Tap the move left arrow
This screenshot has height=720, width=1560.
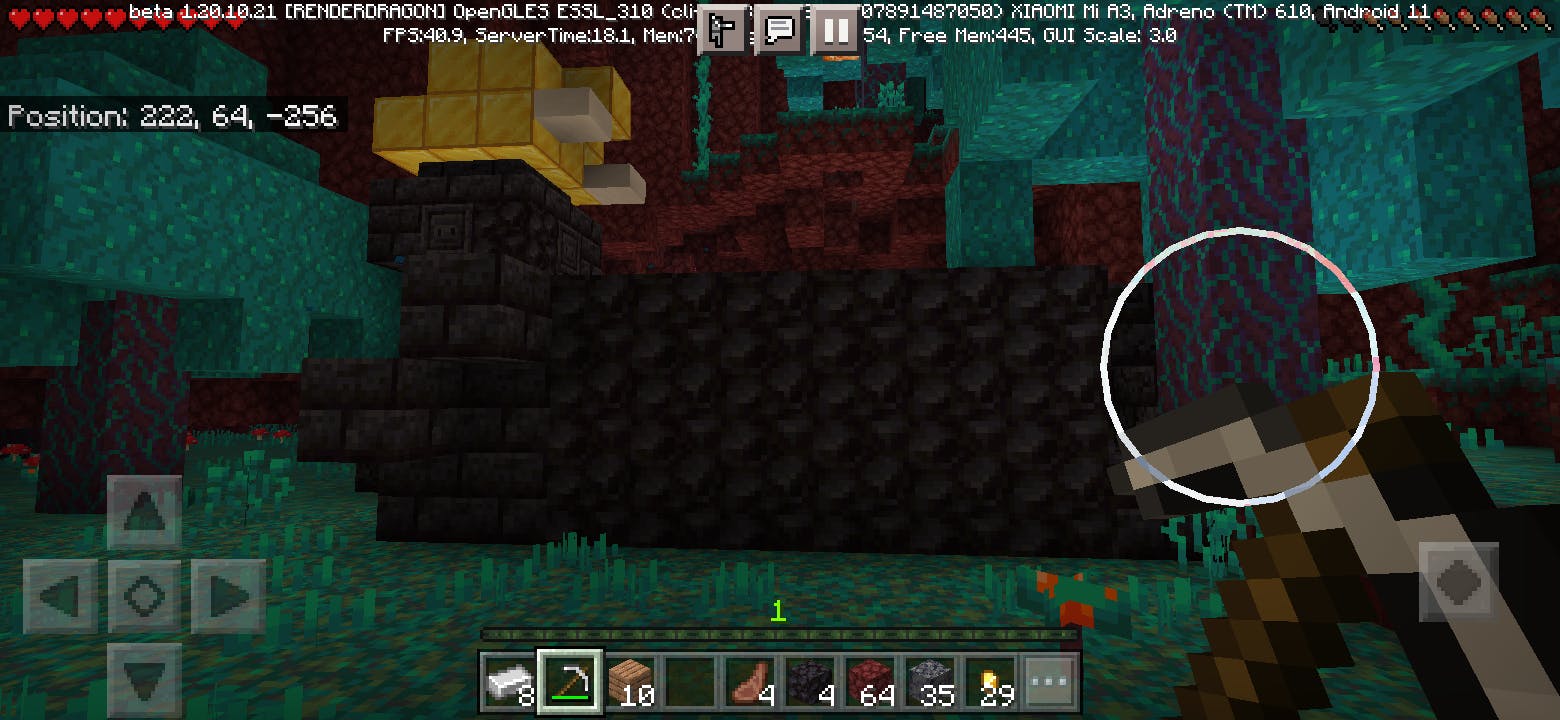pos(60,597)
